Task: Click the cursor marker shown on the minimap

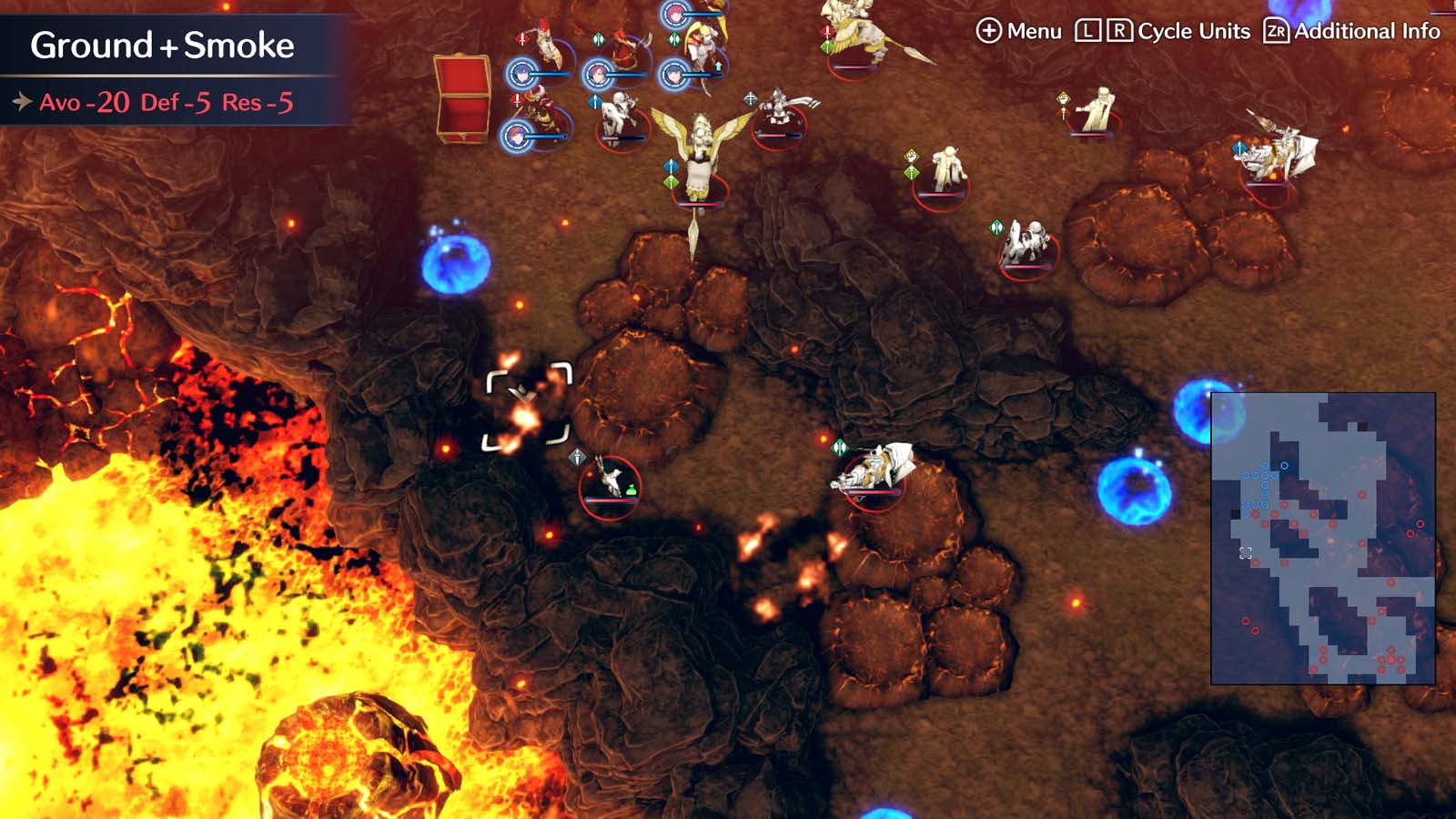Action: [1245, 551]
